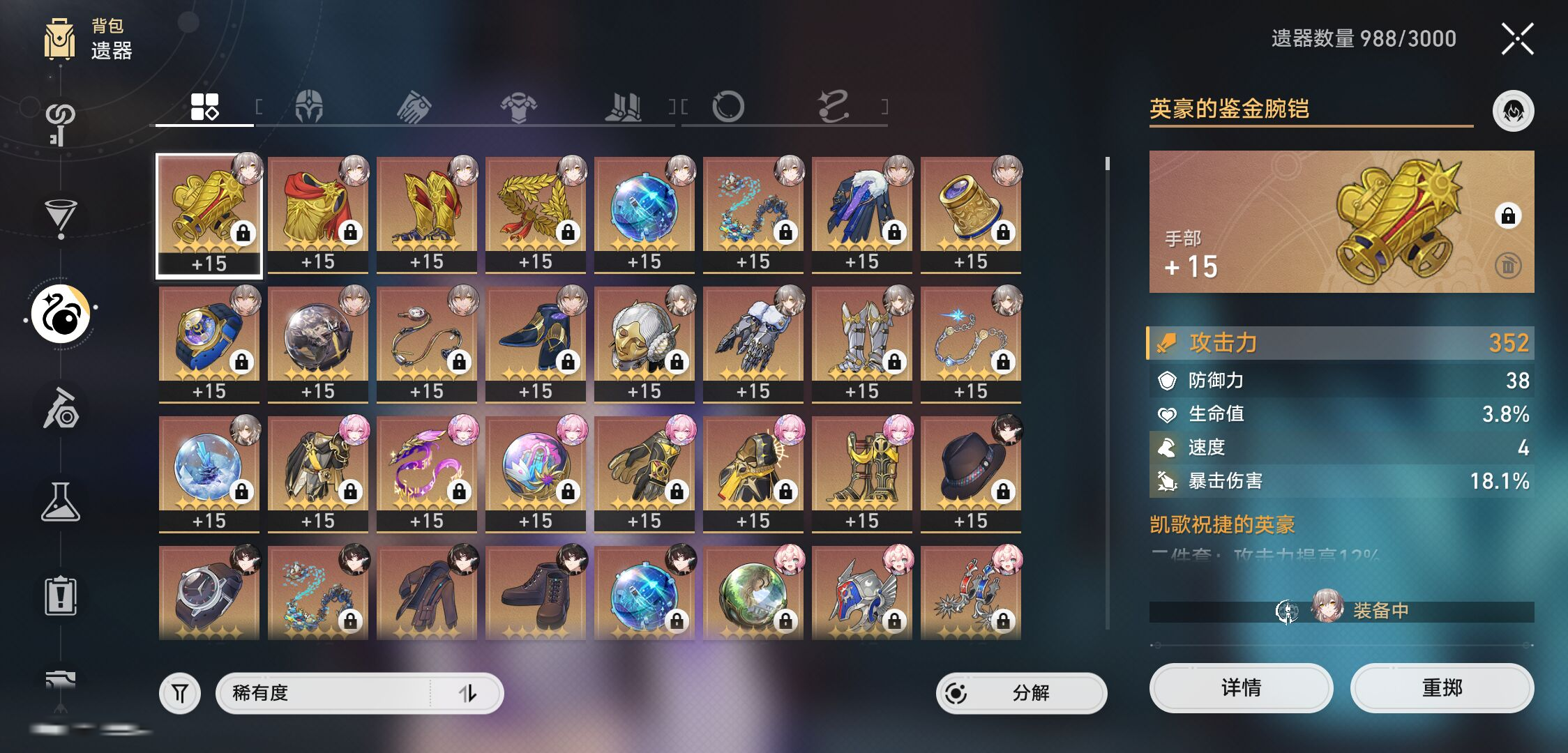Show all relic types tab

[204, 107]
